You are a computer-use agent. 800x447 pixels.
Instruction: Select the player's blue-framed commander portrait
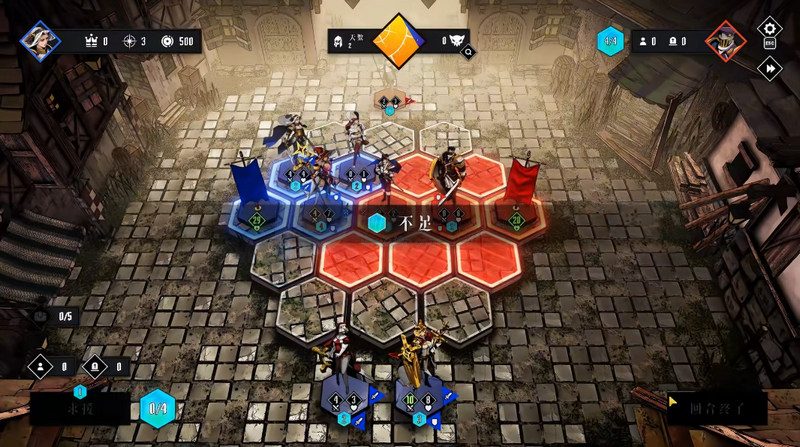click(x=41, y=41)
